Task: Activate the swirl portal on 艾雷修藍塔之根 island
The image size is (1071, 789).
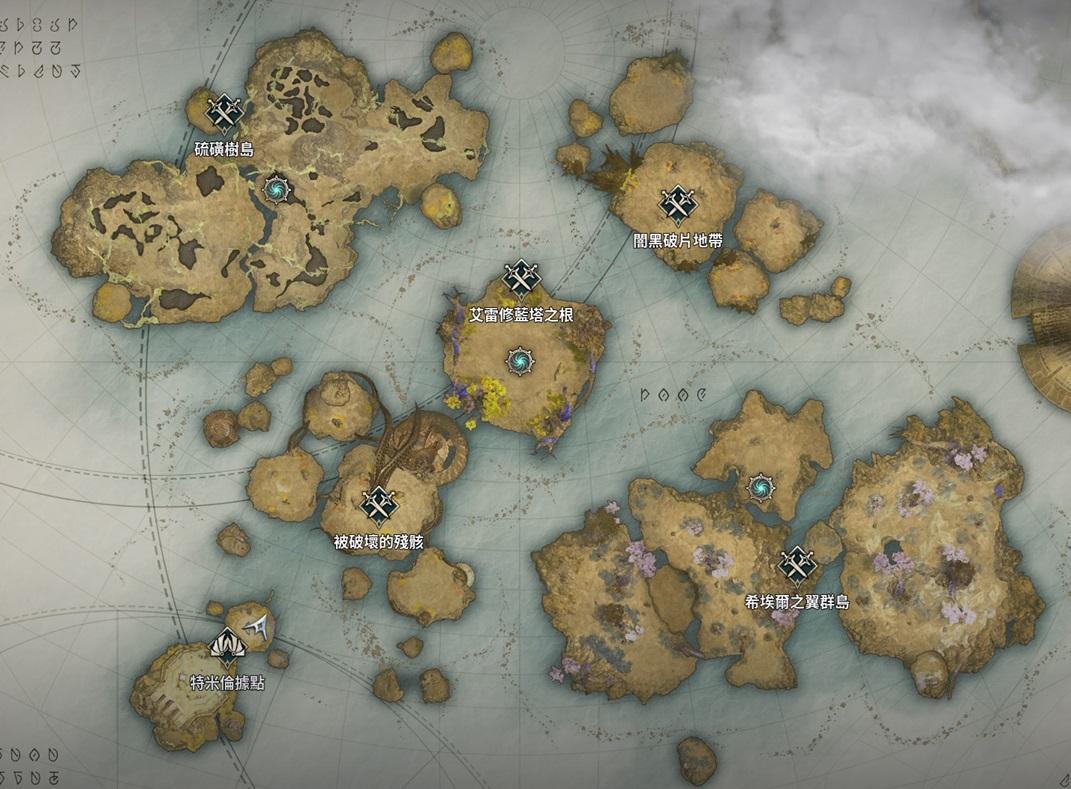Action: pos(520,360)
